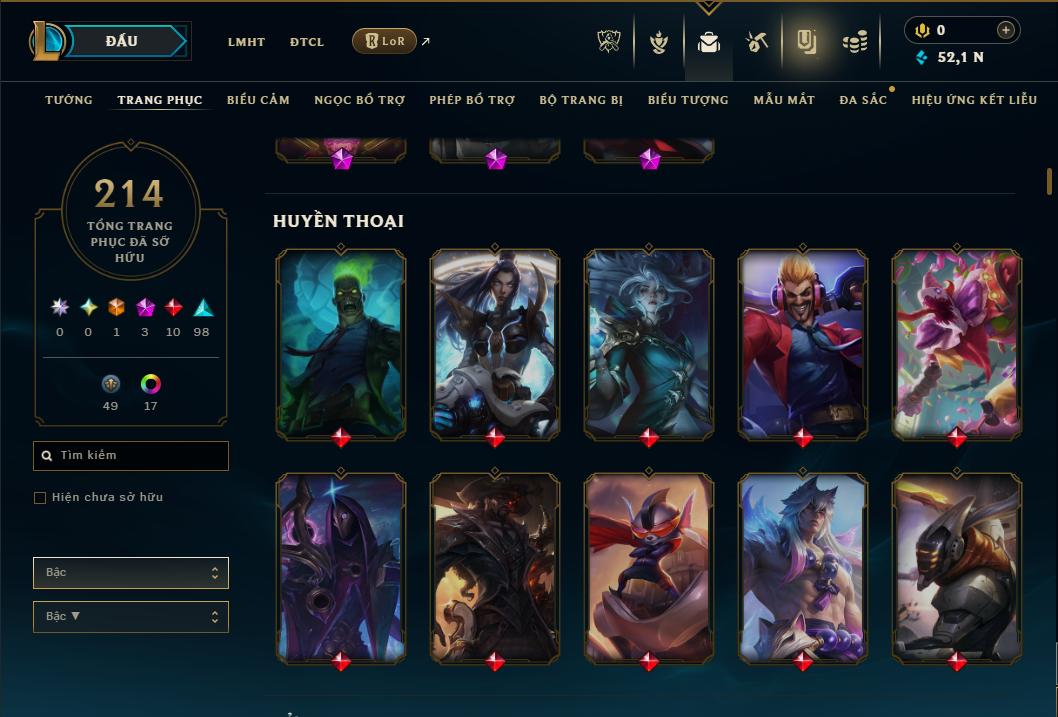Image resolution: width=1058 pixels, height=717 pixels.
Task: Select the green-haired zombie skin card
Action: (x=341, y=342)
